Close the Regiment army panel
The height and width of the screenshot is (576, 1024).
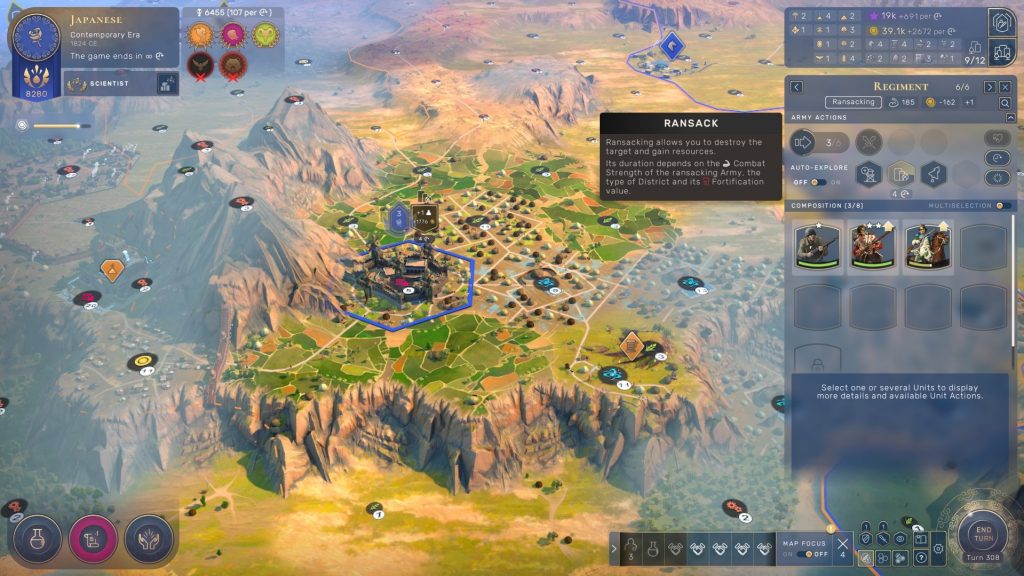pos(1003,87)
